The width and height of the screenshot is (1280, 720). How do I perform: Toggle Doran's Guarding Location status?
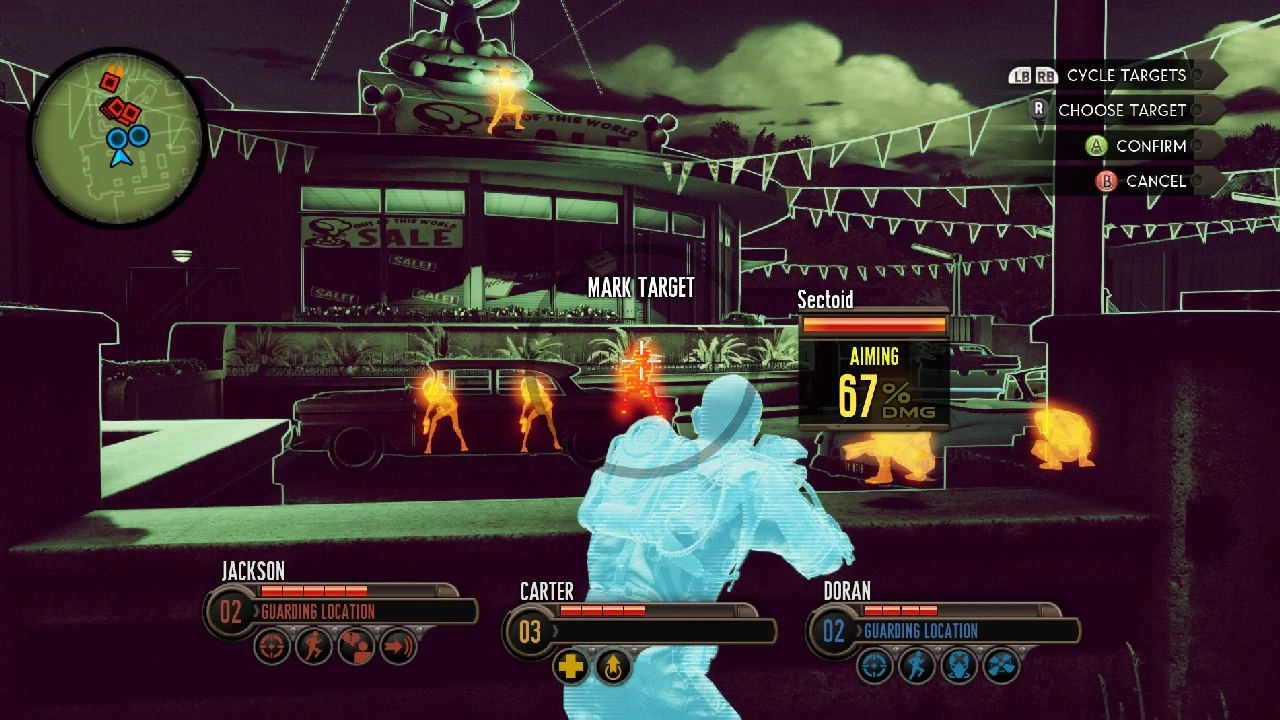point(920,631)
